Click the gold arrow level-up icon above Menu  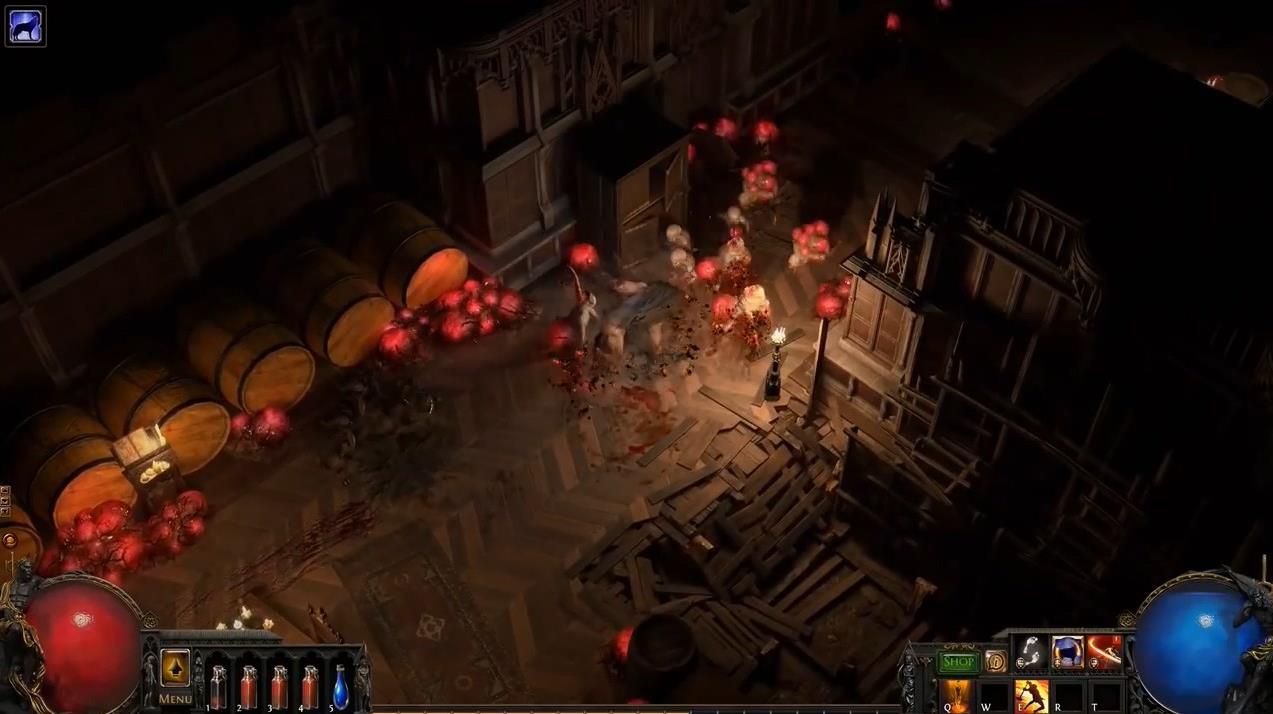click(175, 667)
